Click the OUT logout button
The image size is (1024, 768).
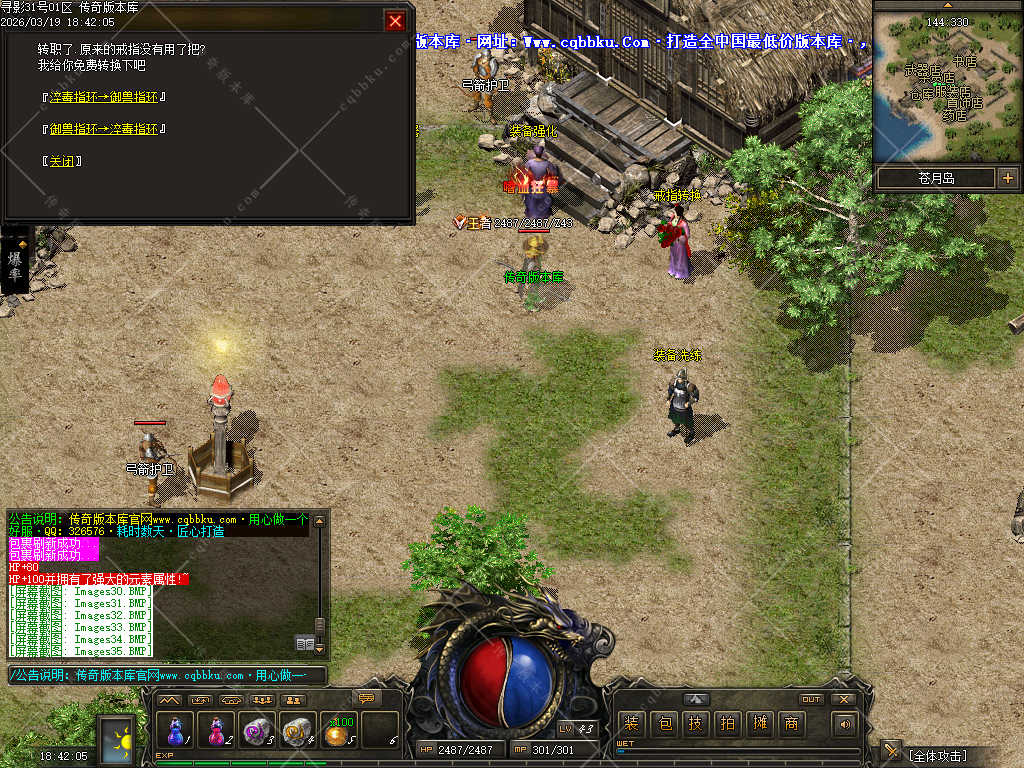point(811,699)
